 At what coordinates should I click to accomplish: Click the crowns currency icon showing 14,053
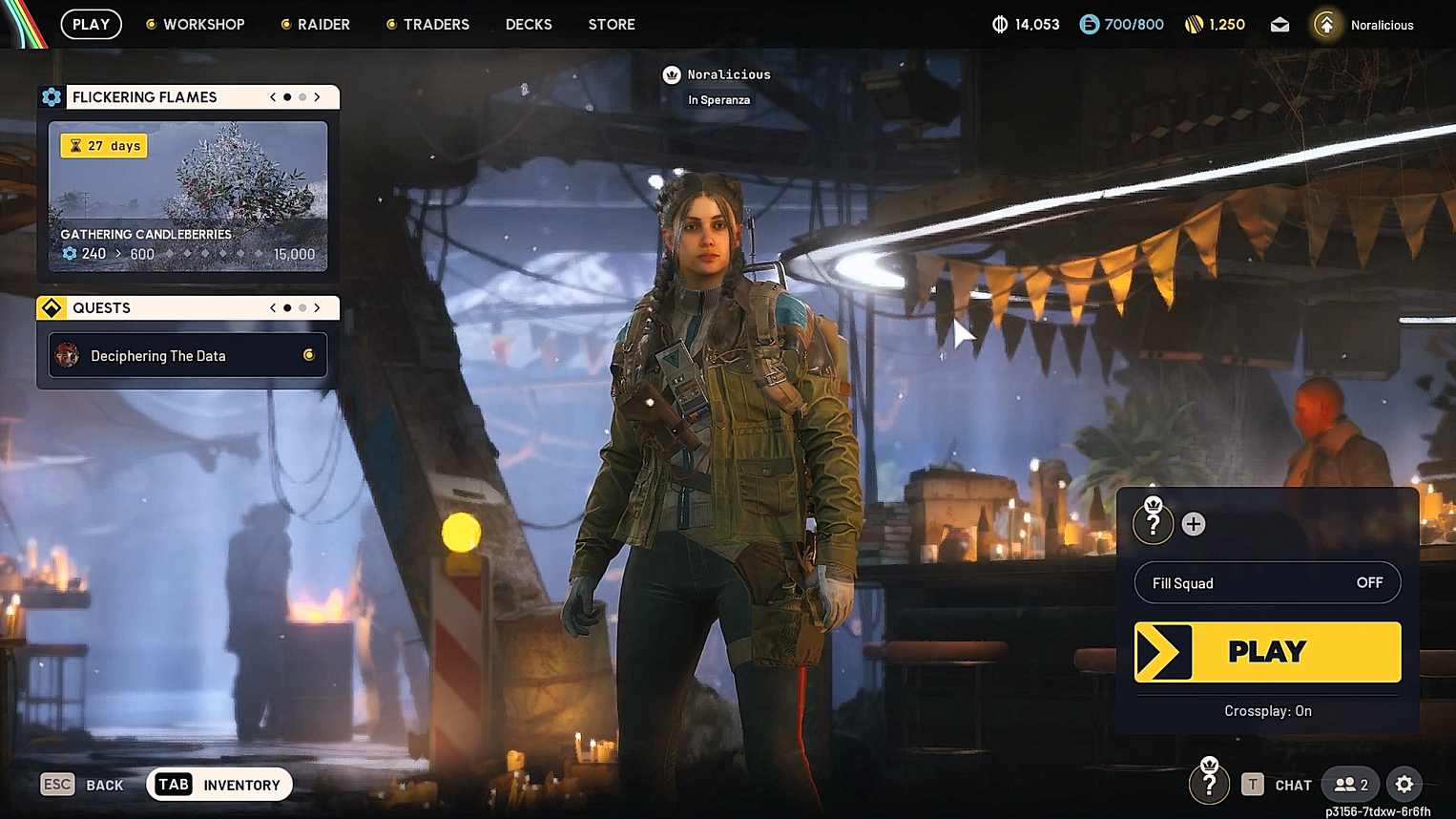(x=998, y=24)
